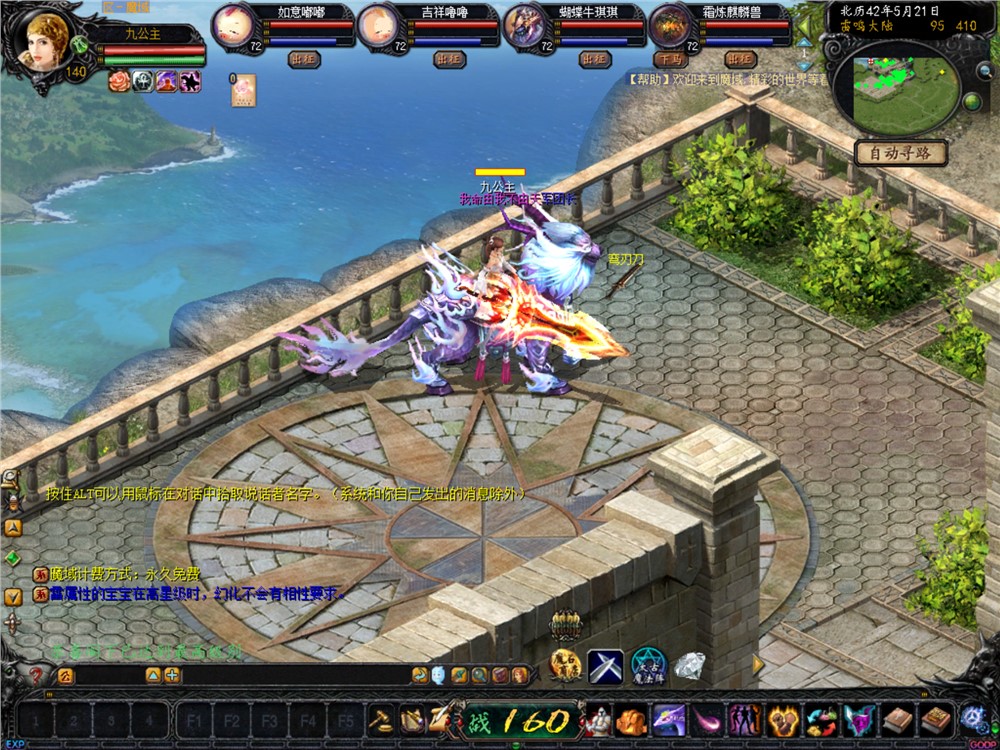Screen dimensions: 1000x750
Task: Open the golden flaming fist icon
Action: (782, 718)
